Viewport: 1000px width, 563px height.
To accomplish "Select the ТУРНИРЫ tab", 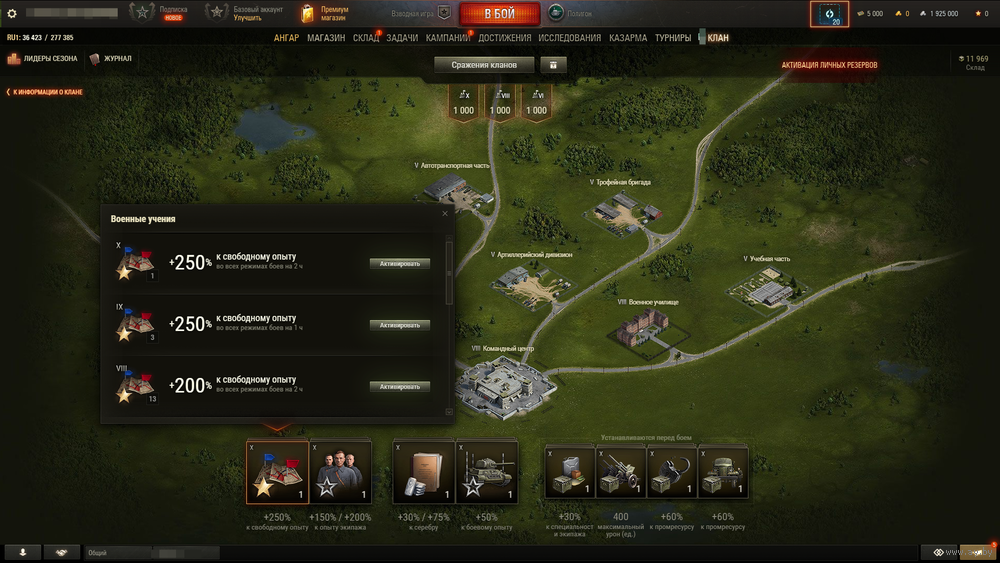I will 673,38.
